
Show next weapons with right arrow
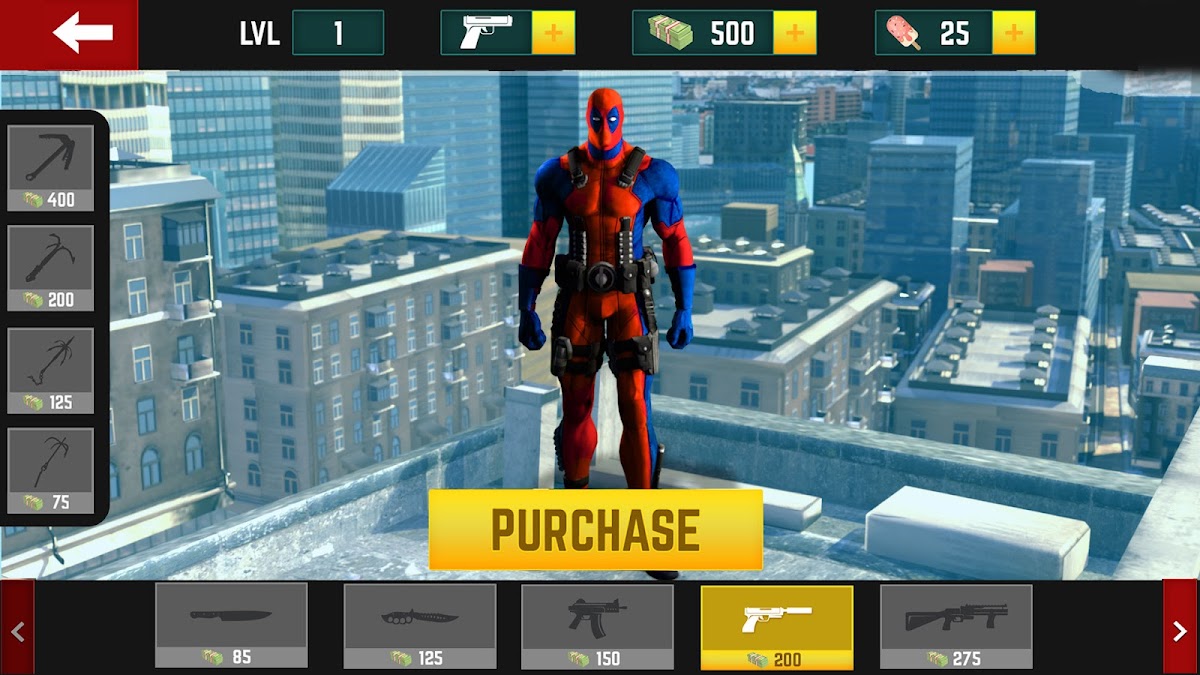click(1180, 631)
